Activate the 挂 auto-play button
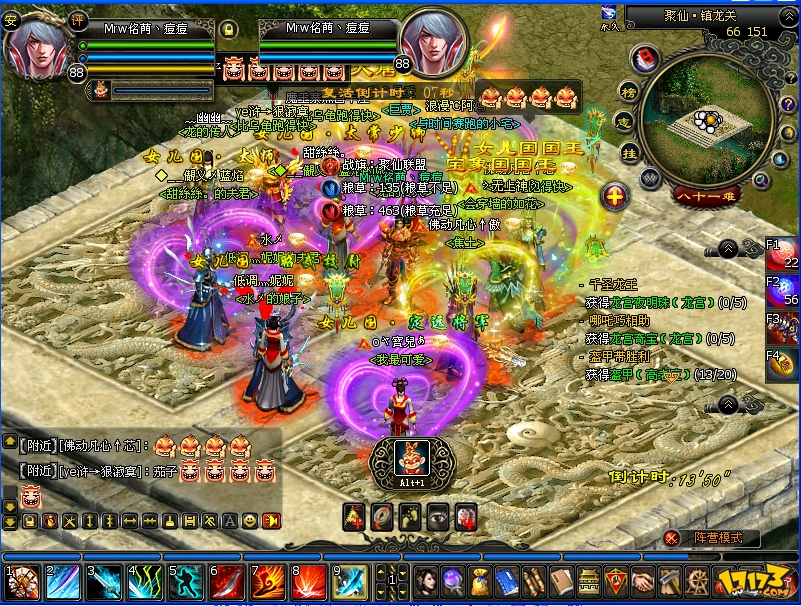The height and width of the screenshot is (606, 801). [x=629, y=153]
